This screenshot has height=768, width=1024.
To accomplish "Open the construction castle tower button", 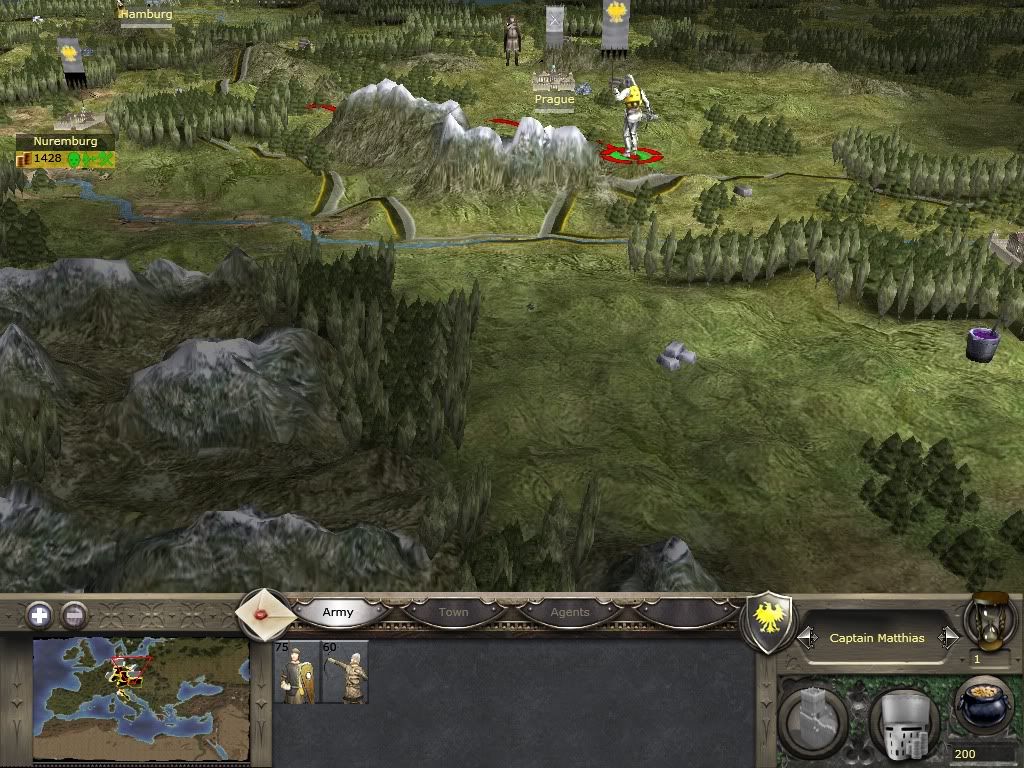I will [x=815, y=716].
